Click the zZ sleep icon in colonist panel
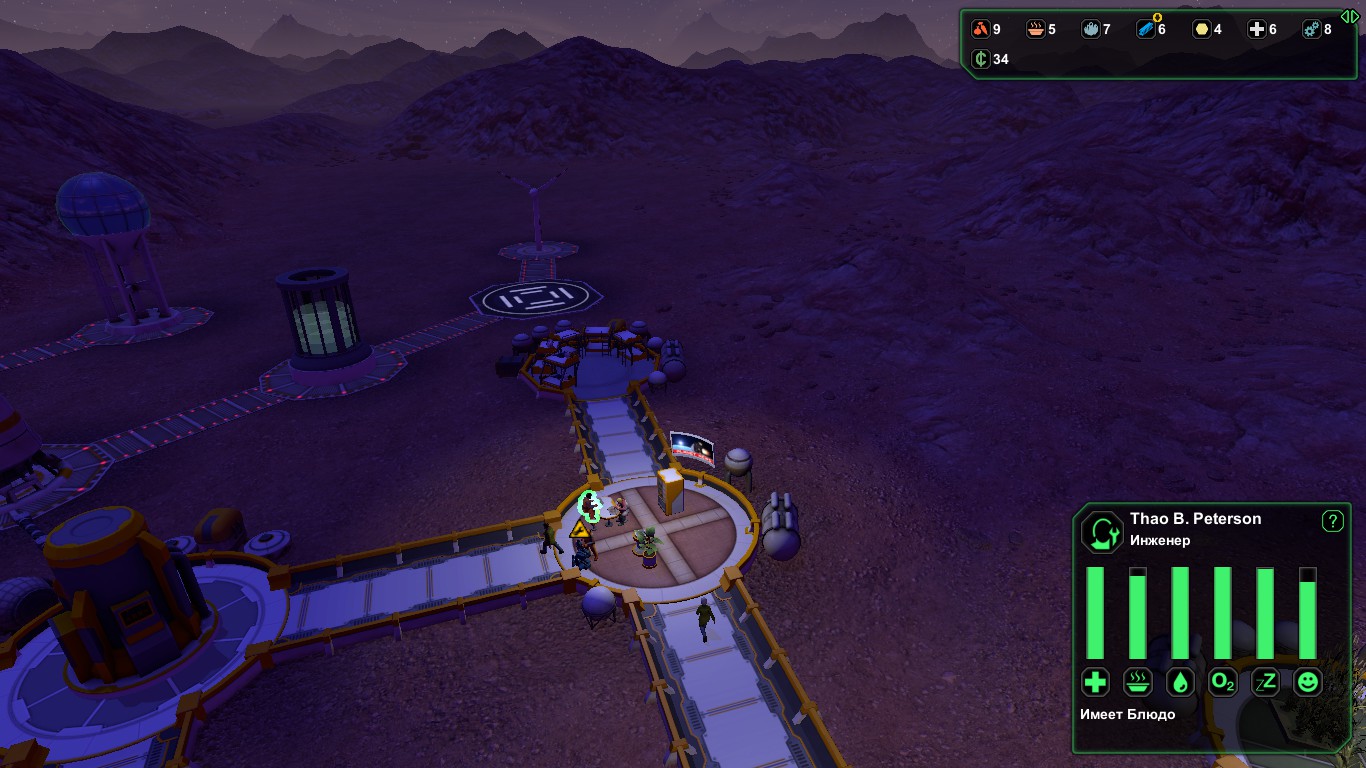The height and width of the screenshot is (768, 1366). click(1264, 682)
